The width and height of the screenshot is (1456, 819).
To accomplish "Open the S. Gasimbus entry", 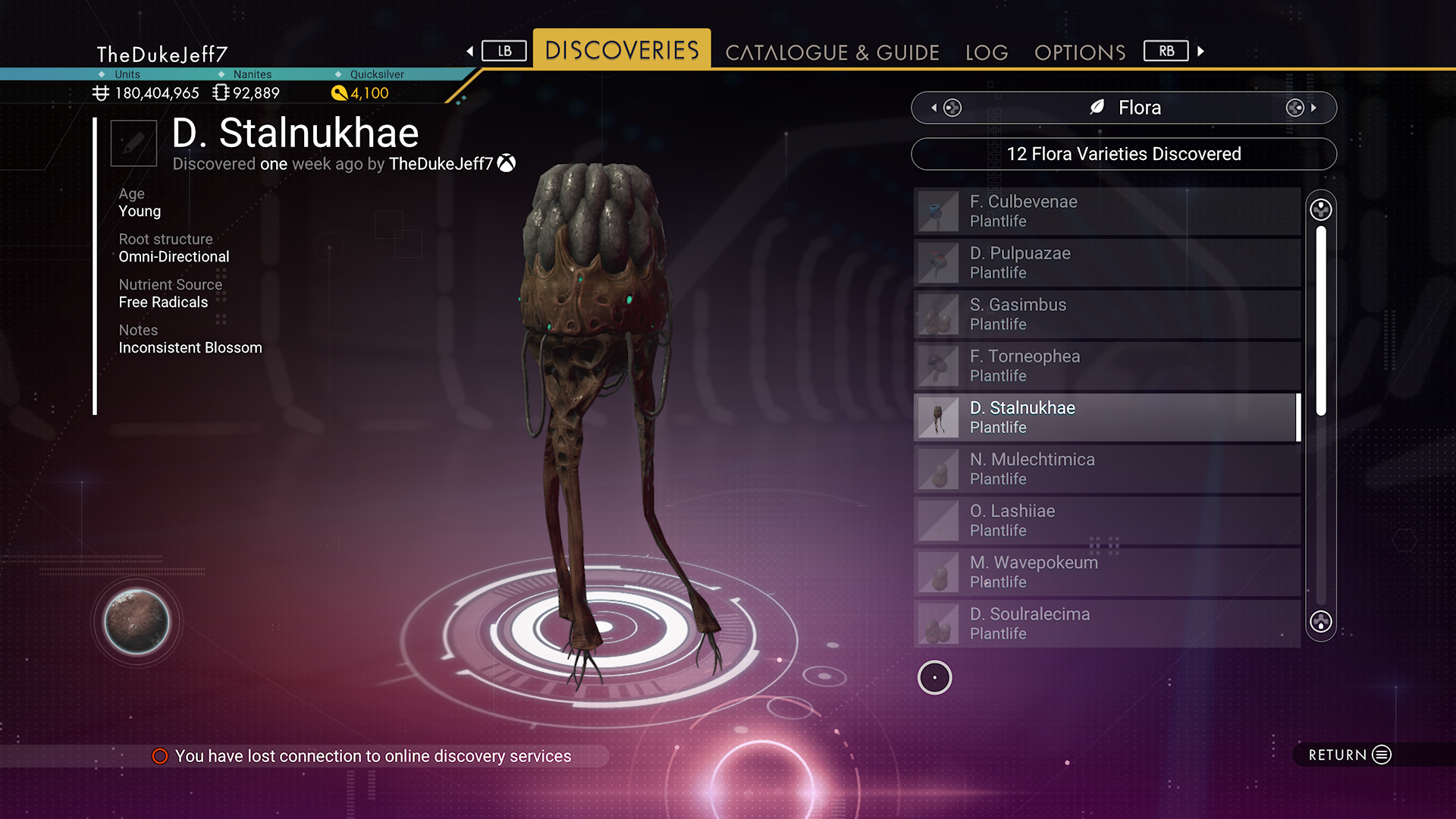I will click(1106, 314).
